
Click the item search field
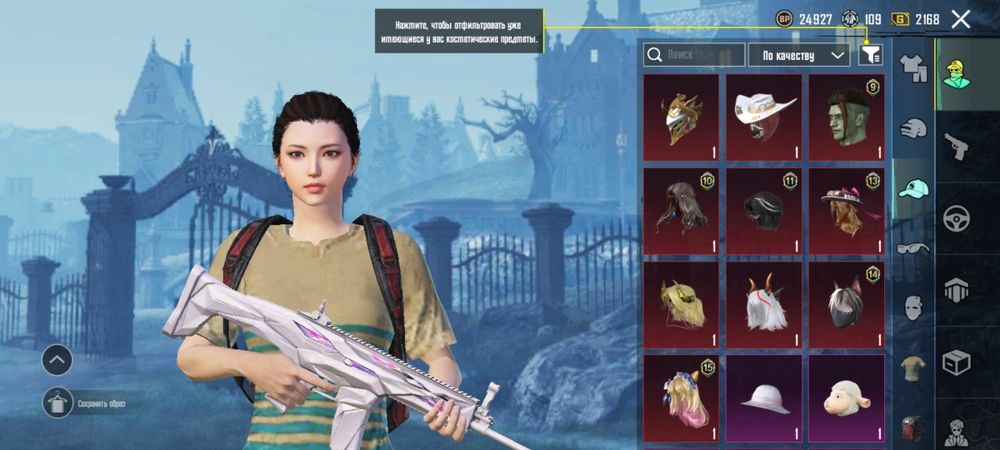tap(694, 55)
